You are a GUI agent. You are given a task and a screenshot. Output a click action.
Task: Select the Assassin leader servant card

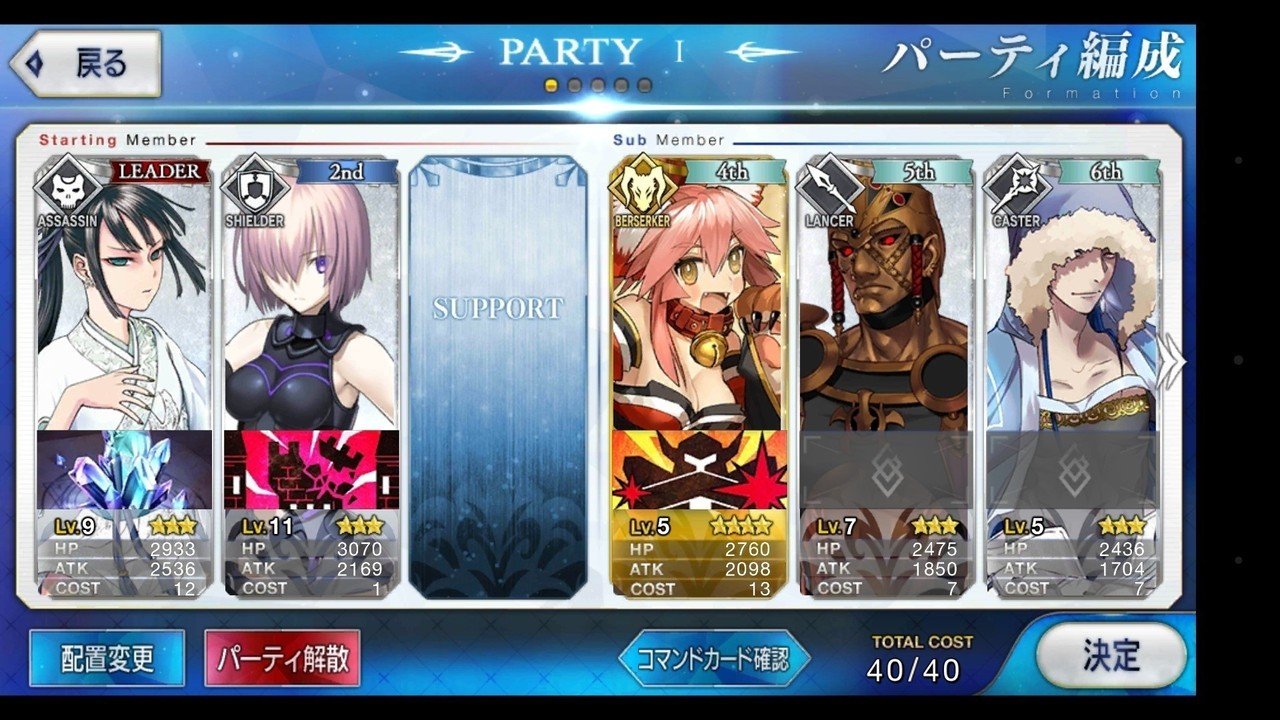[x=124, y=300]
